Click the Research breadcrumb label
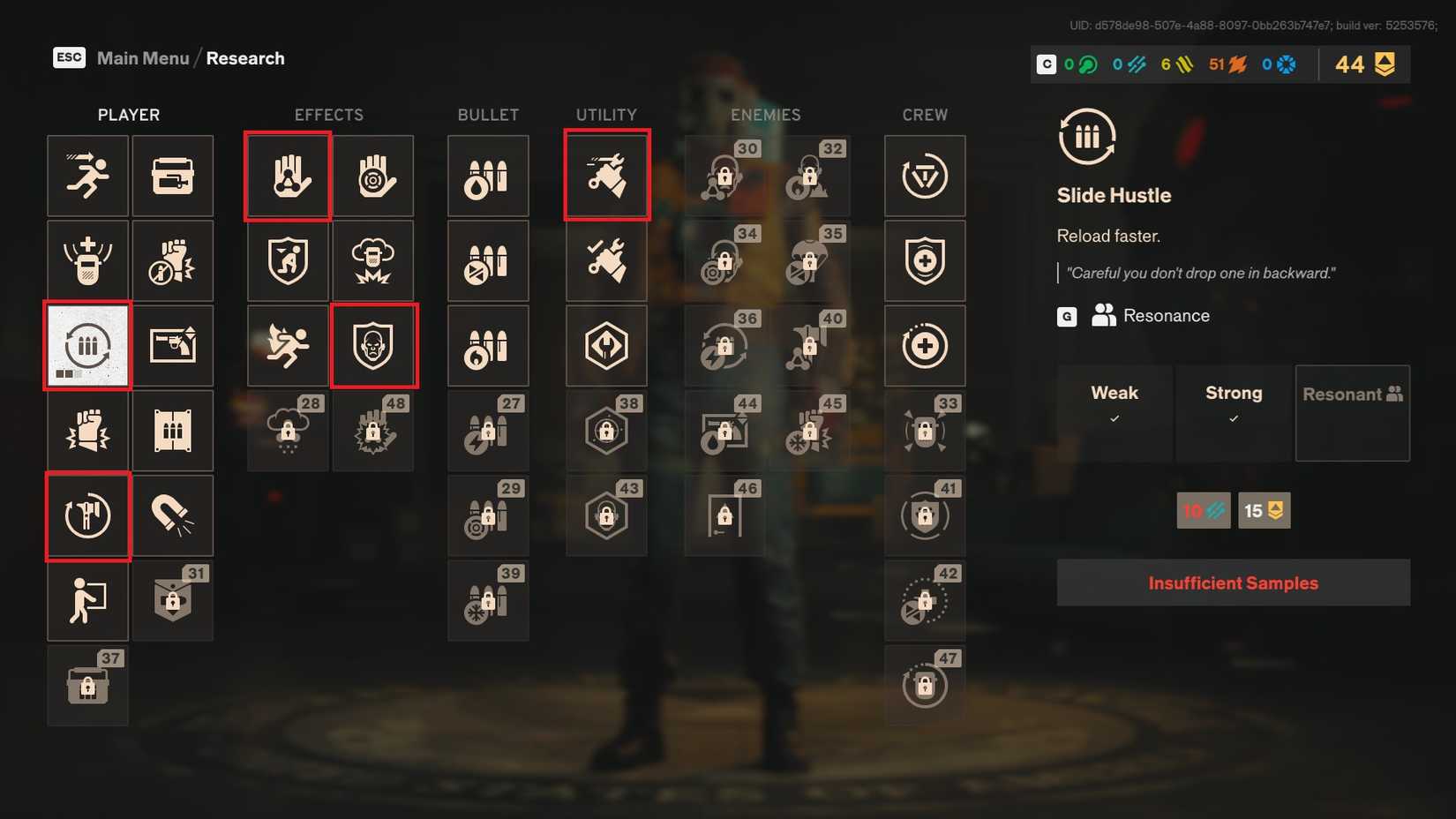The width and height of the screenshot is (1456, 819). tap(245, 57)
